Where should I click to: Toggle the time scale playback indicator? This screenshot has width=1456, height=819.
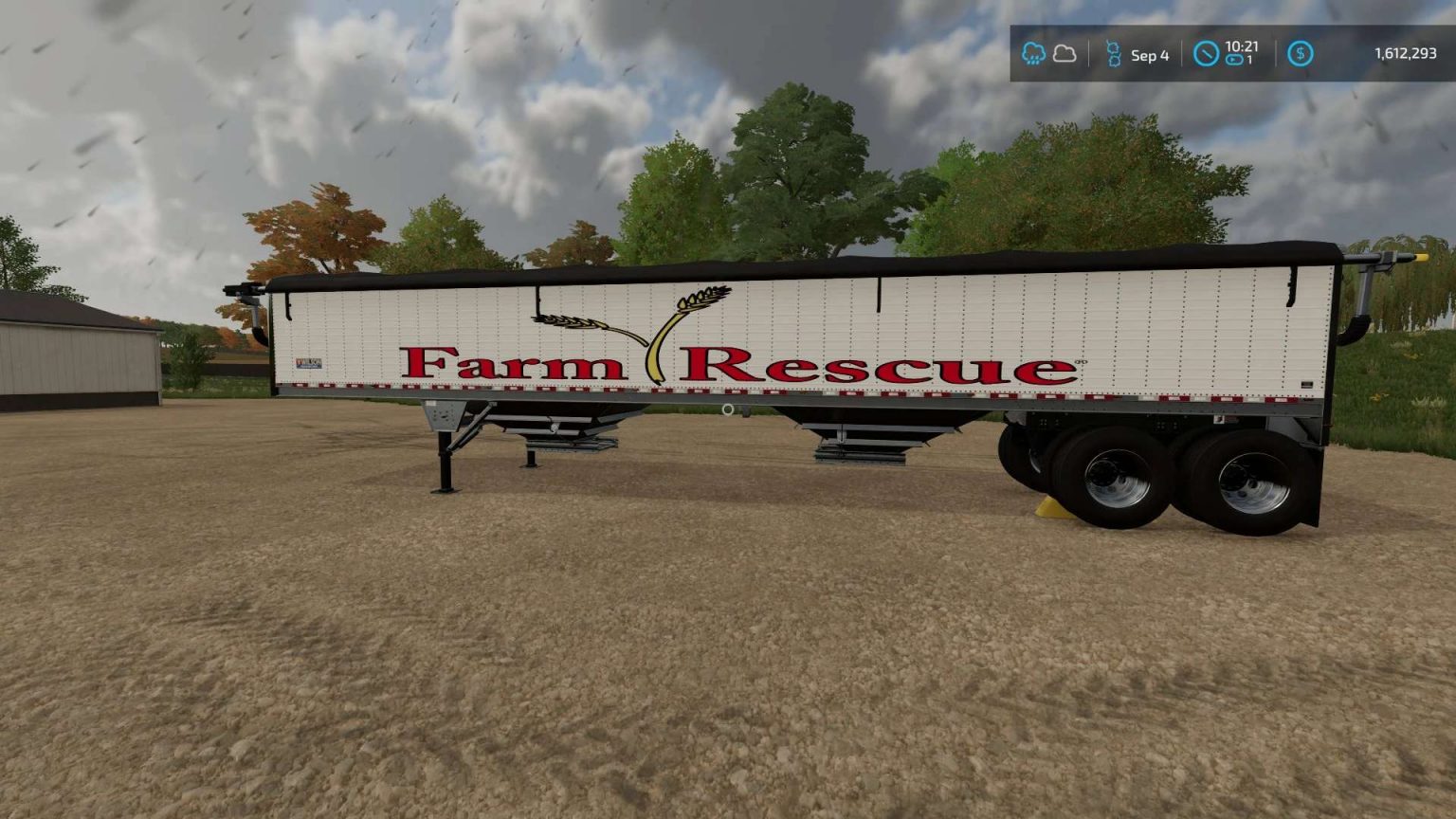pos(1233,60)
